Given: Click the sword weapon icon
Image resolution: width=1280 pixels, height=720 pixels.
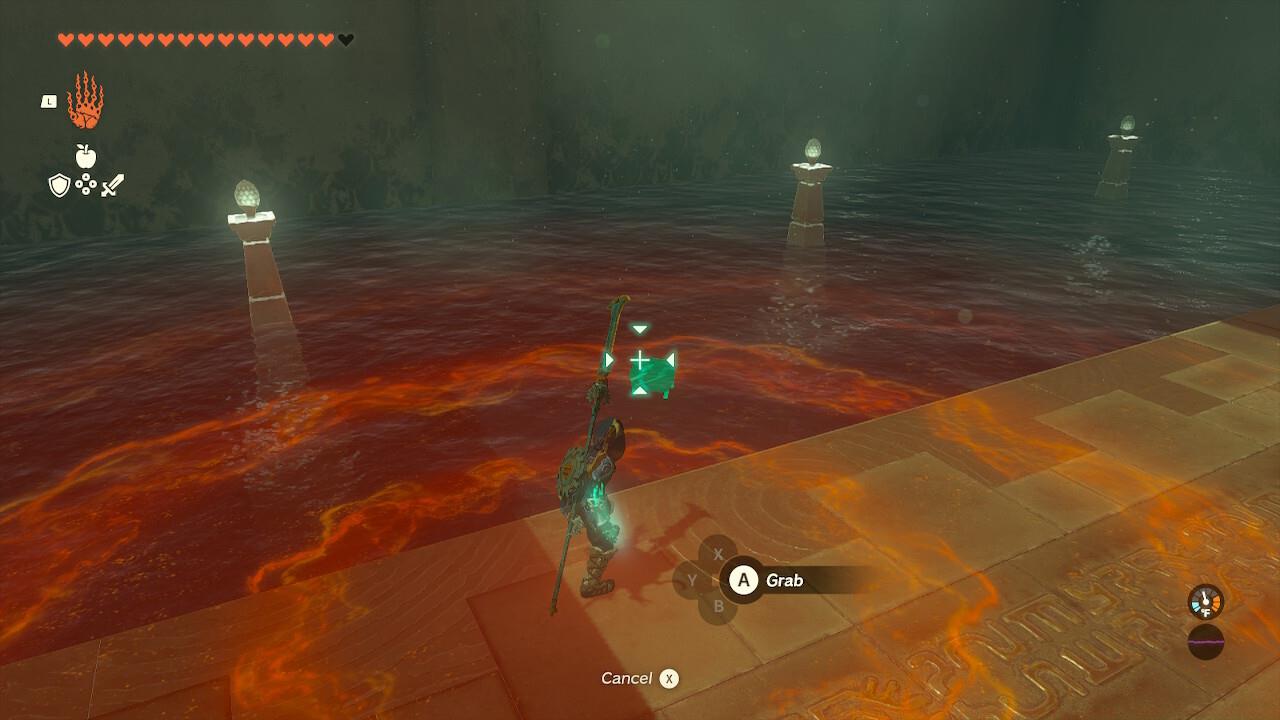Looking at the screenshot, I should 112,184.
